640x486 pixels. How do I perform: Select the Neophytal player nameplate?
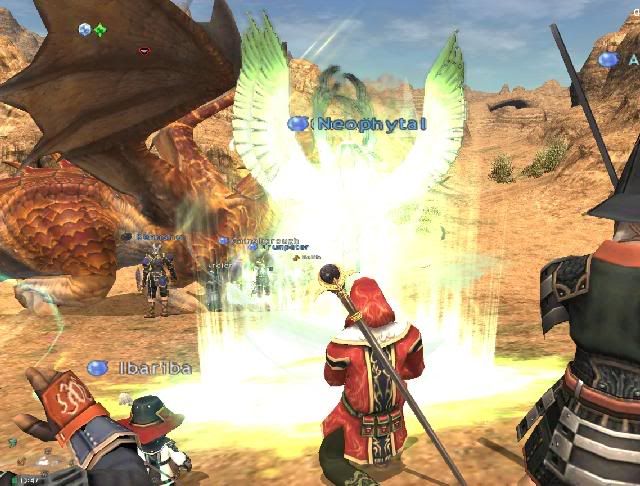click(x=369, y=123)
